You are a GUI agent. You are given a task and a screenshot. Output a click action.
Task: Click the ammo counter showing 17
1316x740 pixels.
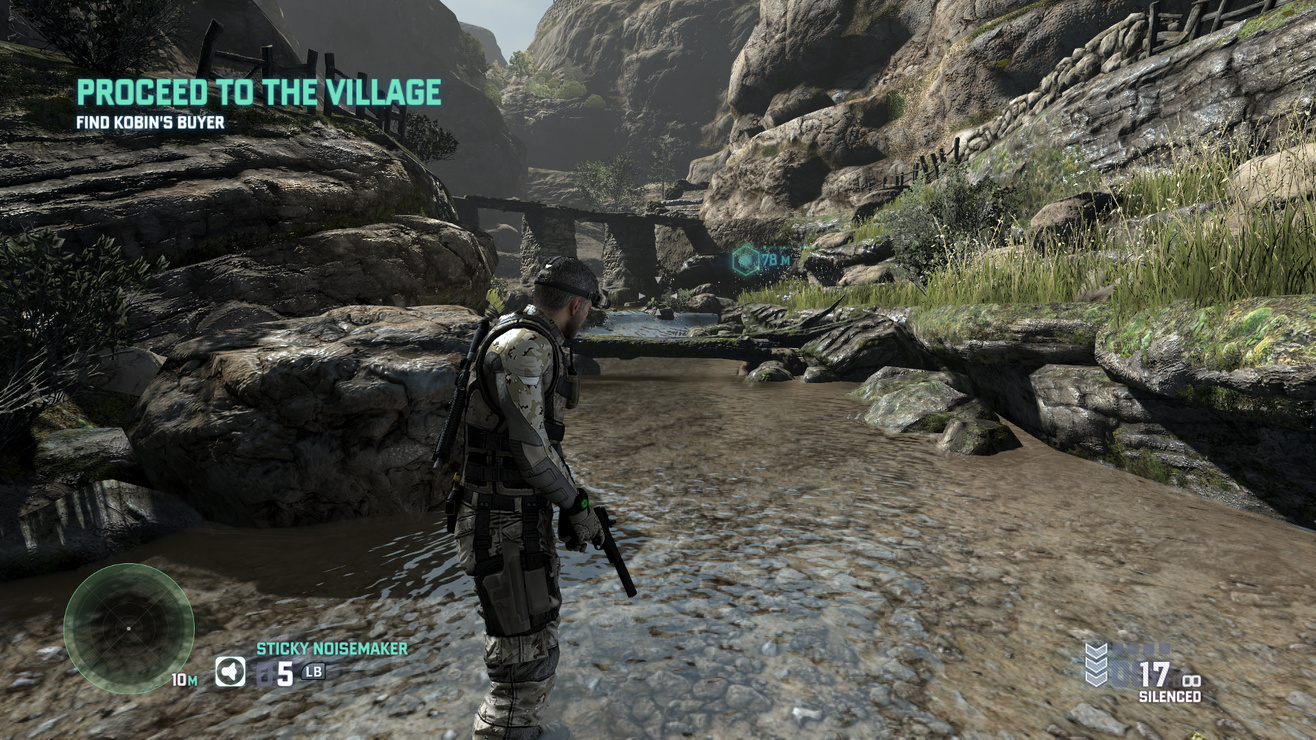tap(1156, 676)
